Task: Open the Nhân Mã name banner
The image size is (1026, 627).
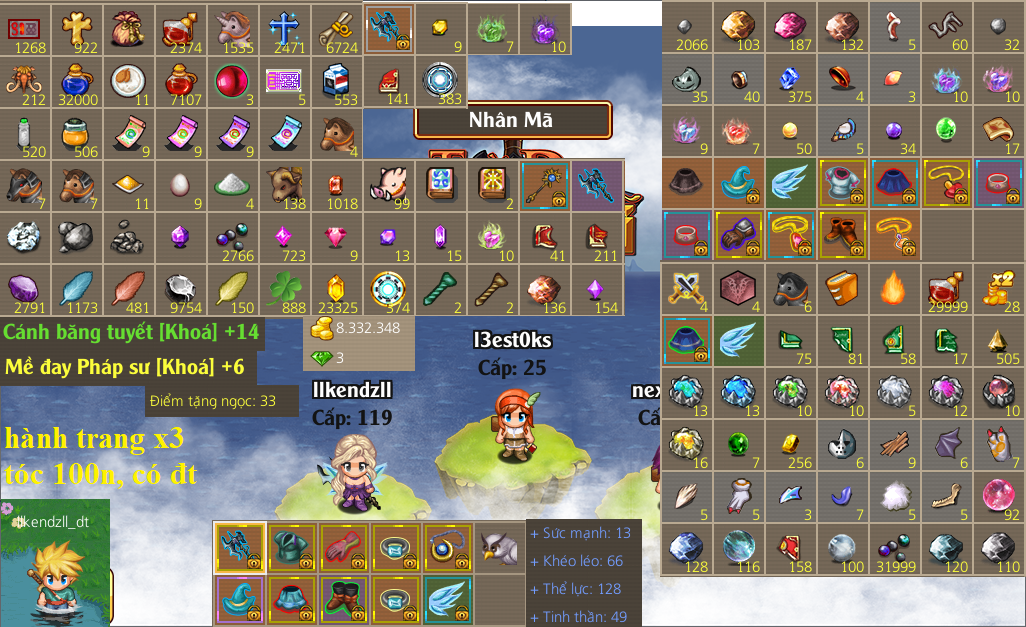Action: coord(511,121)
